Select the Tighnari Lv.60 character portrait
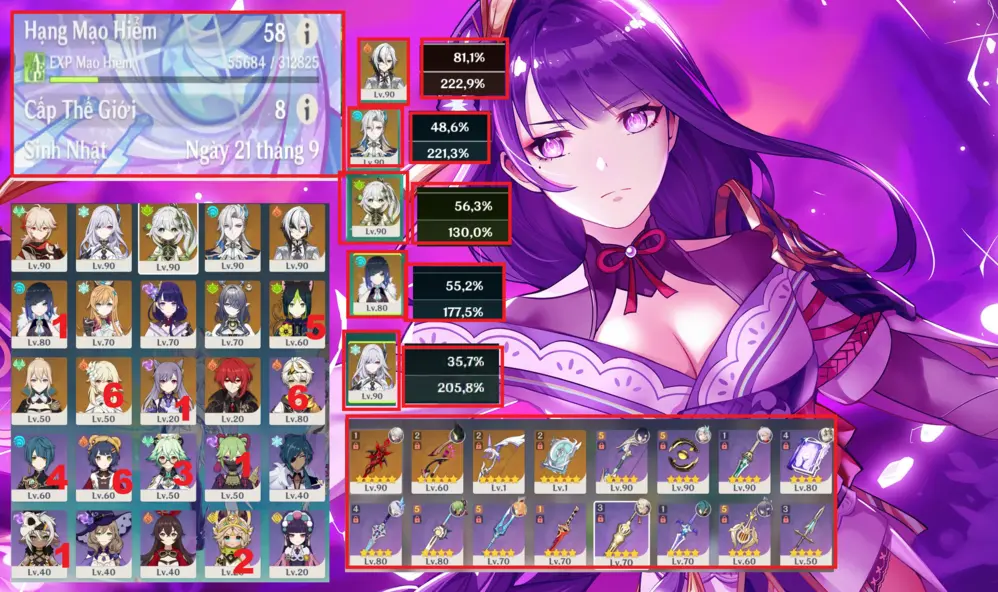The height and width of the screenshot is (592, 998). click(x=297, y=312)
